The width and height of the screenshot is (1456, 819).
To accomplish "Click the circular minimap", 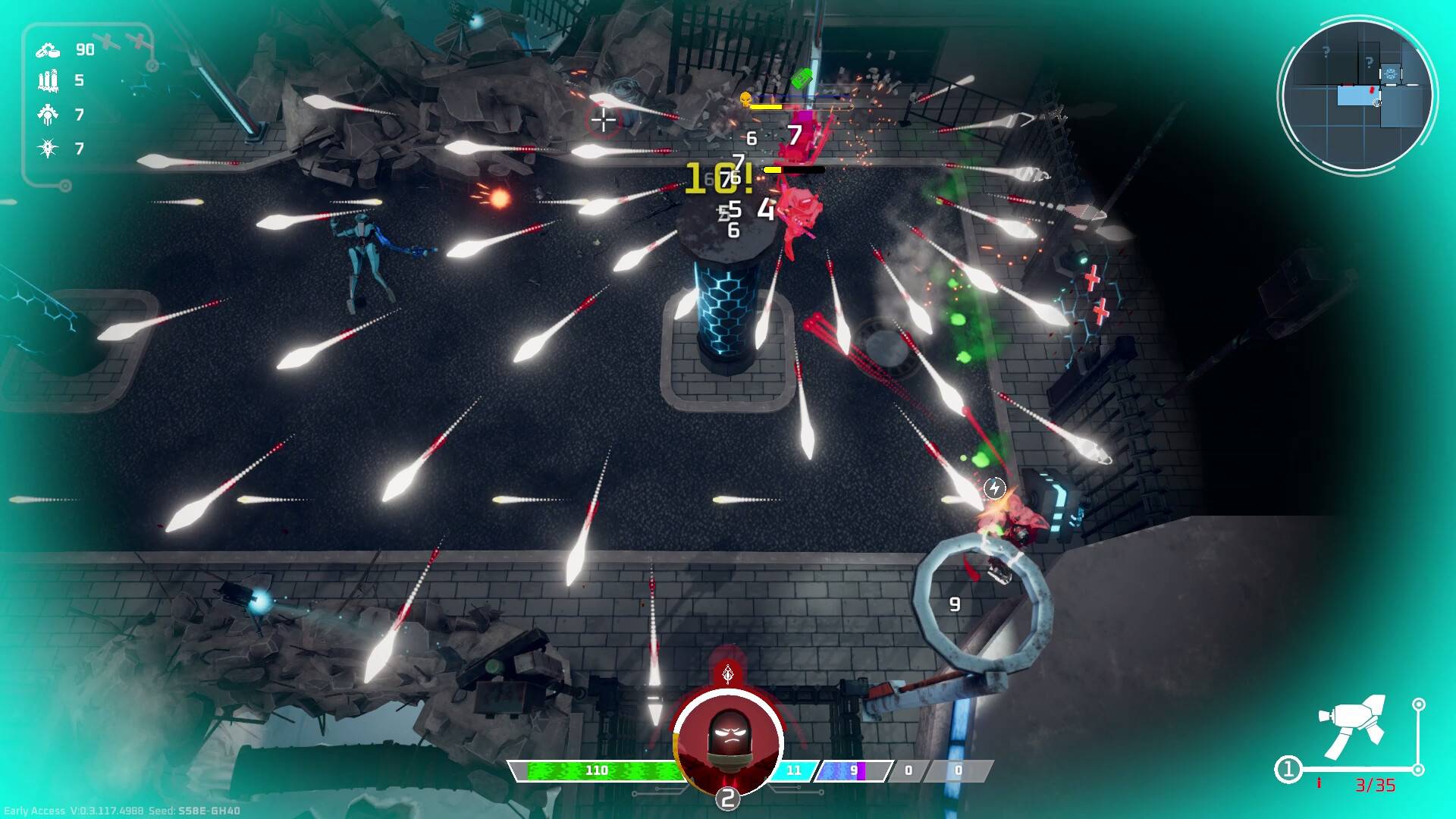I will coord(1357,95).
